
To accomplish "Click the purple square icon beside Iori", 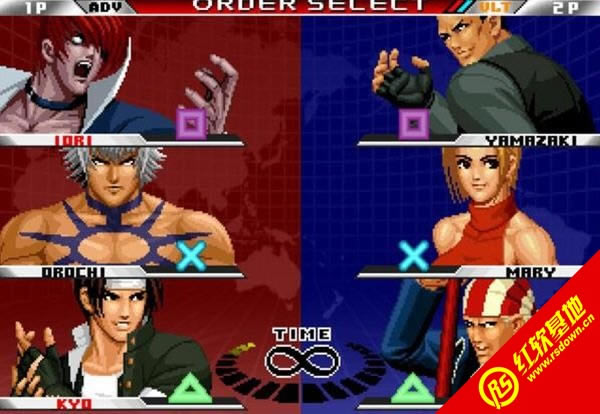I will [x=191, y=123].
